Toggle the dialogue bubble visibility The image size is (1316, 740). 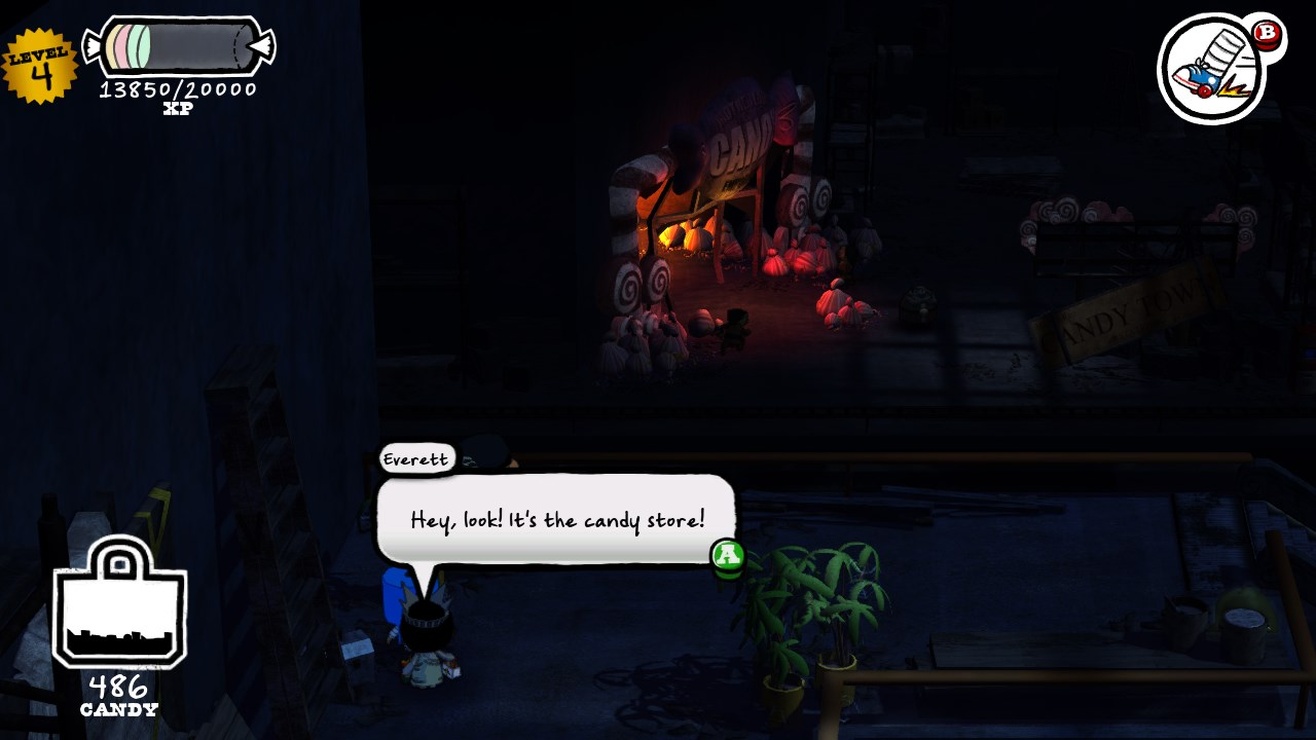(556, 518)
